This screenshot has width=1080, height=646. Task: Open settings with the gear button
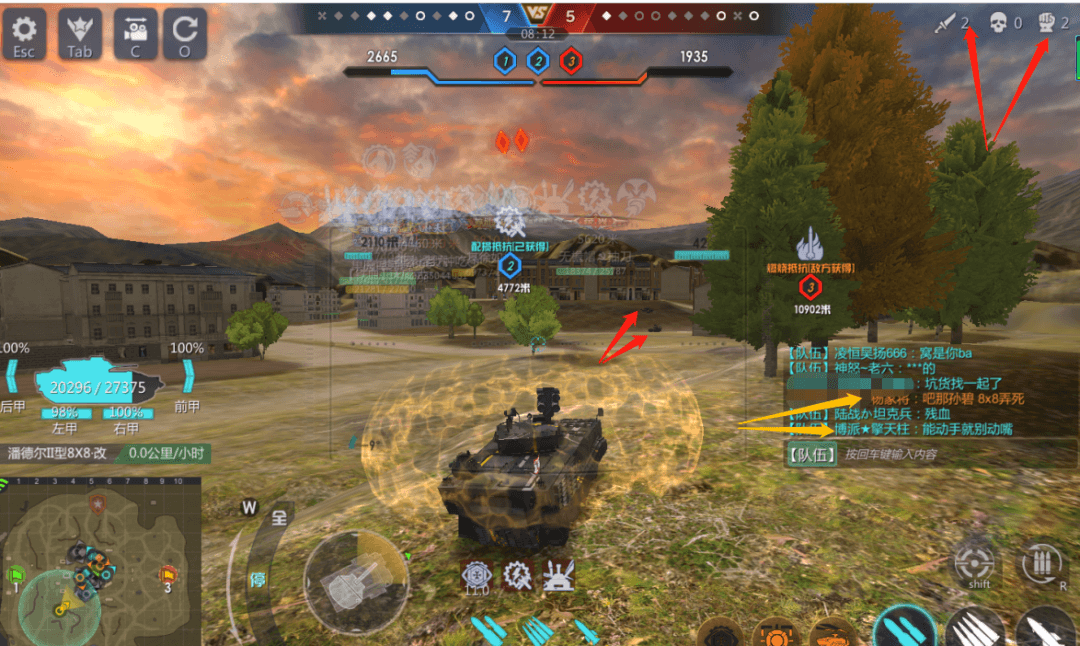tap(24, 34)
